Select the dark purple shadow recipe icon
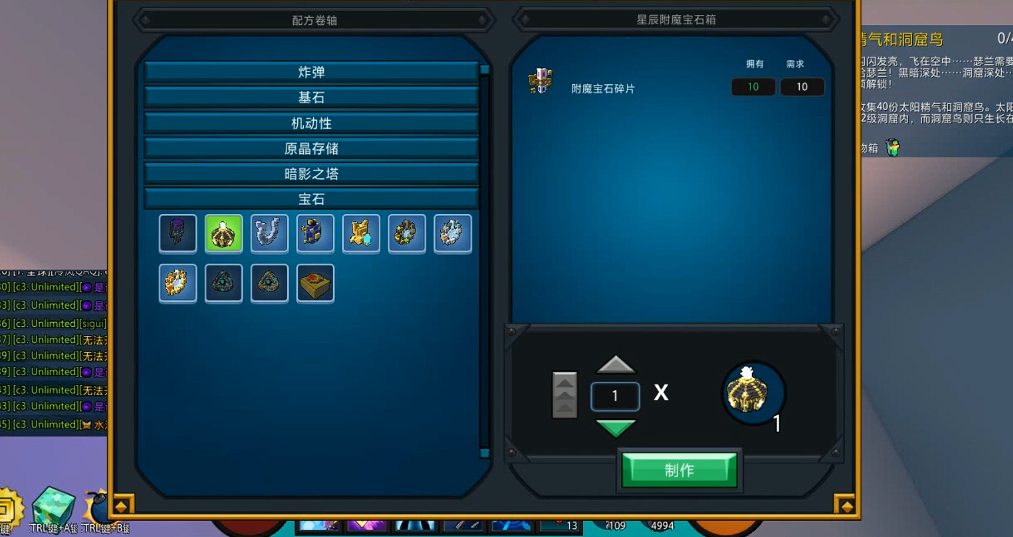 [178, 234]
